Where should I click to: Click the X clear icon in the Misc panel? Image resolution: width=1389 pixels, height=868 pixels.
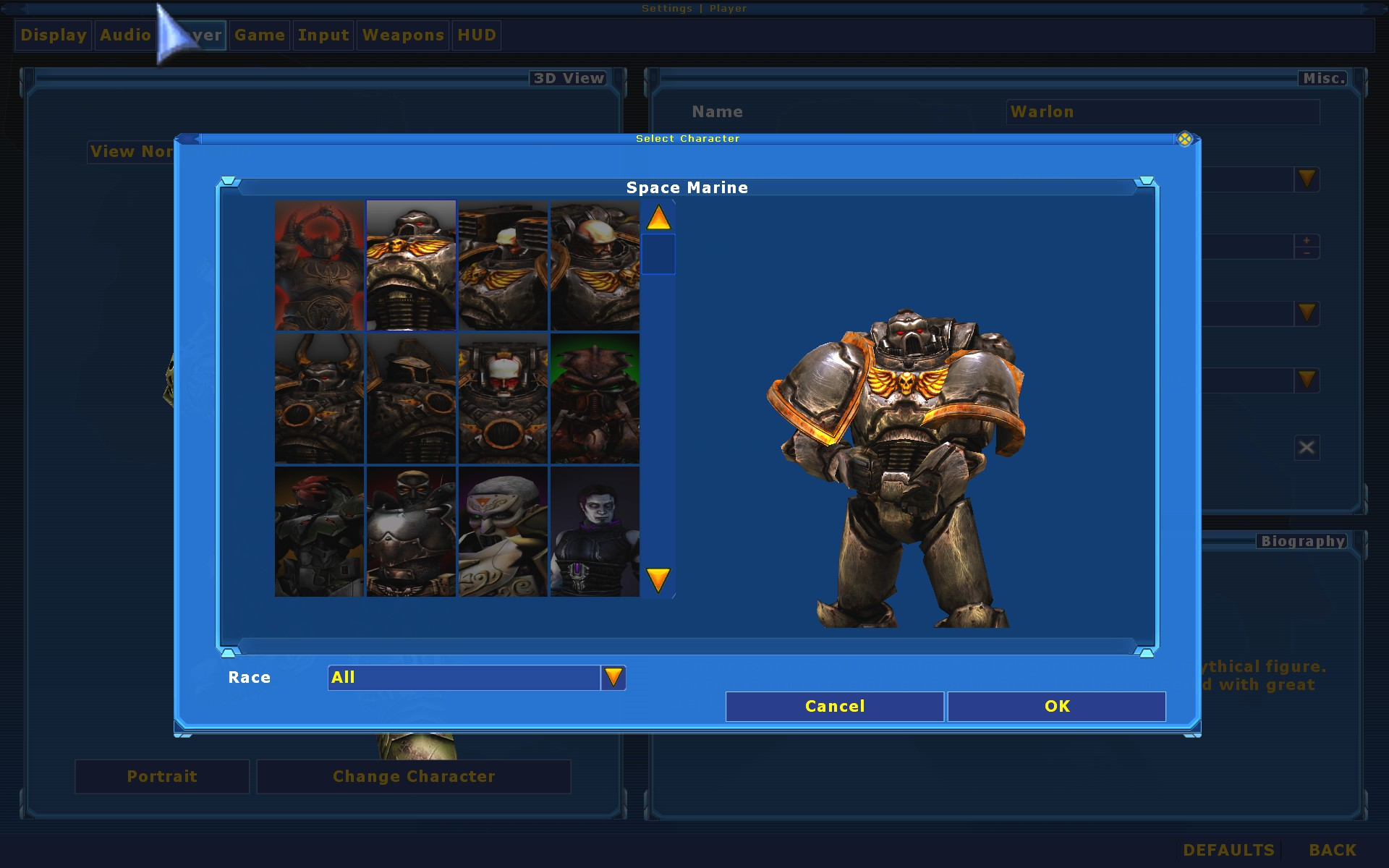[x=1306, y=447]
